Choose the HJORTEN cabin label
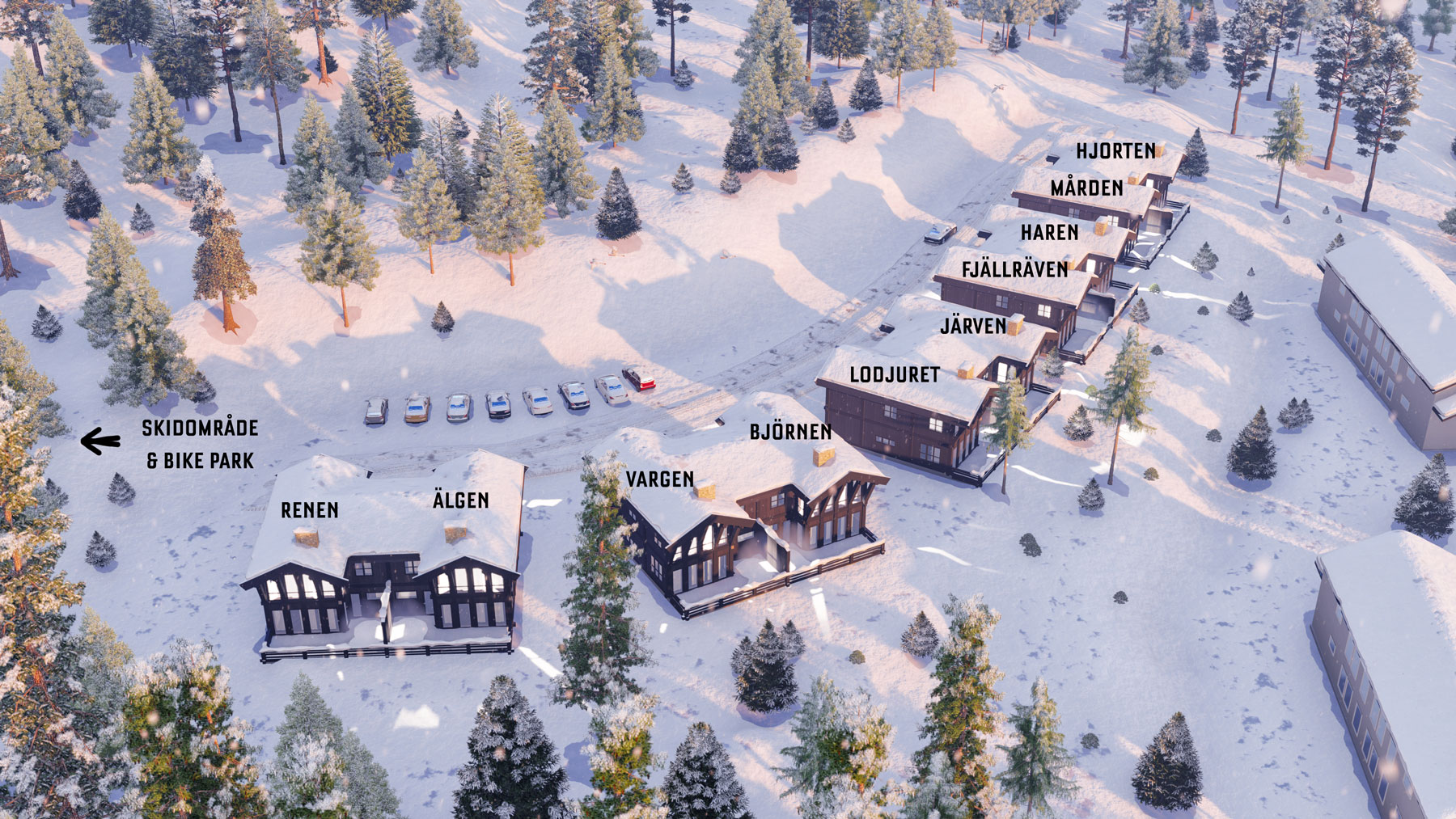Screen dimensions: 1456x819 pos(1115,151)
